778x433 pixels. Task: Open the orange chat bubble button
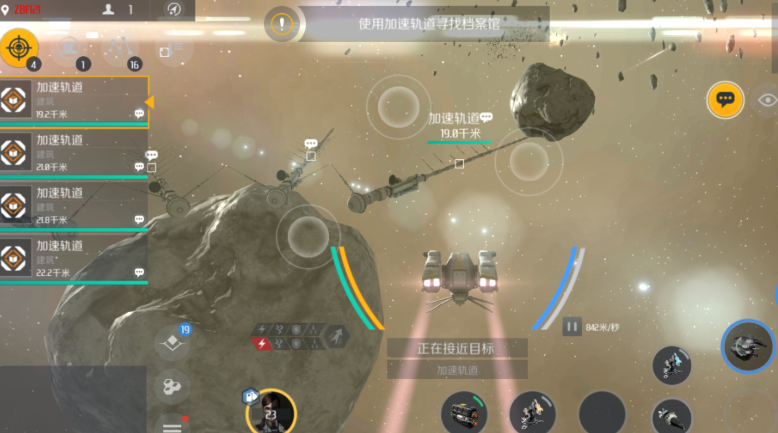pos(725,99)
